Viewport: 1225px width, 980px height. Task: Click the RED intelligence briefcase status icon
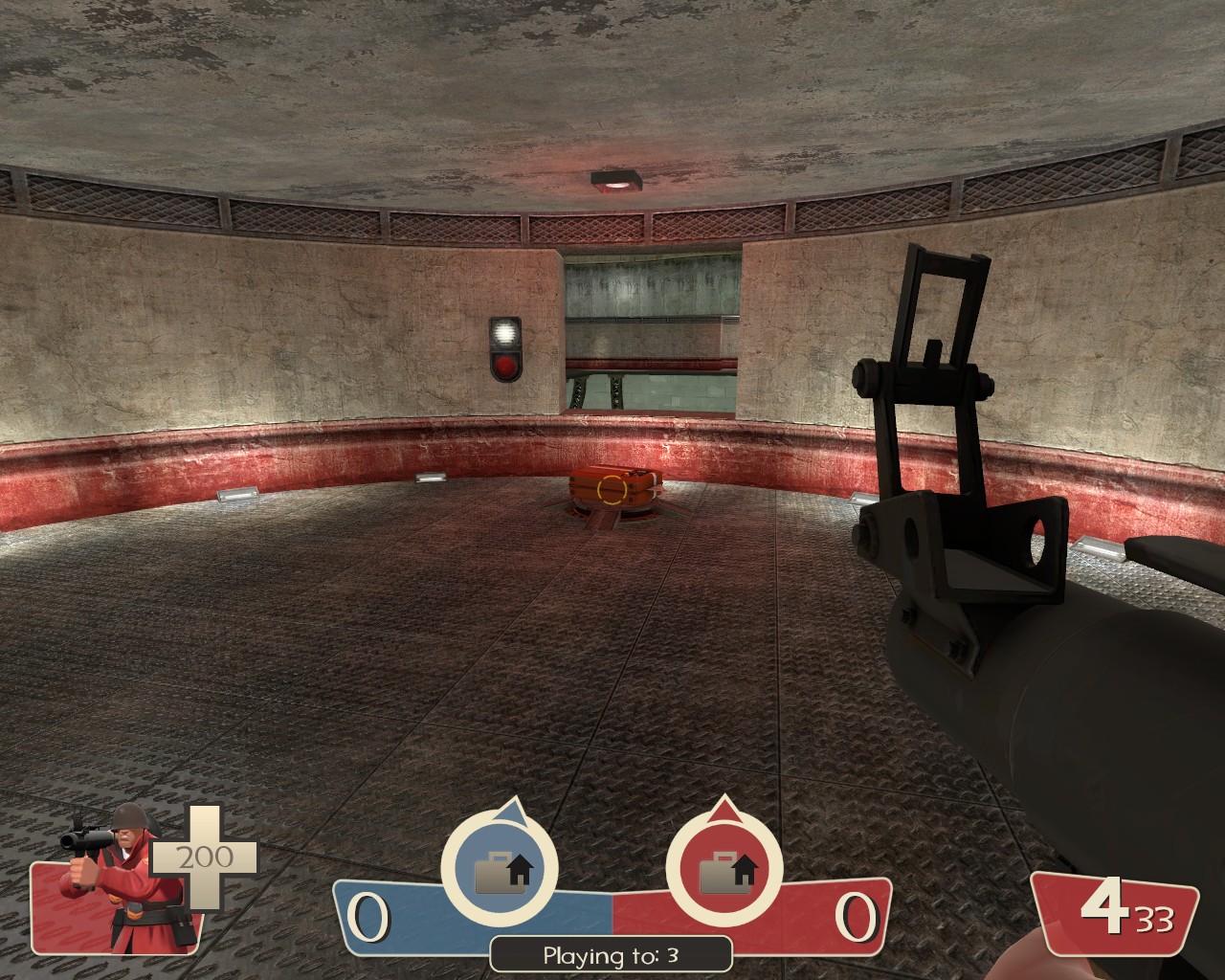(724, 869)
